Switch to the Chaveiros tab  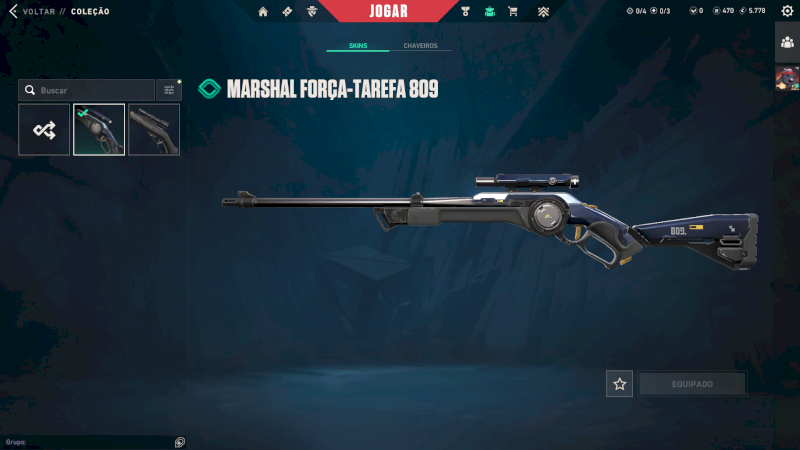[x=420, y=46]
